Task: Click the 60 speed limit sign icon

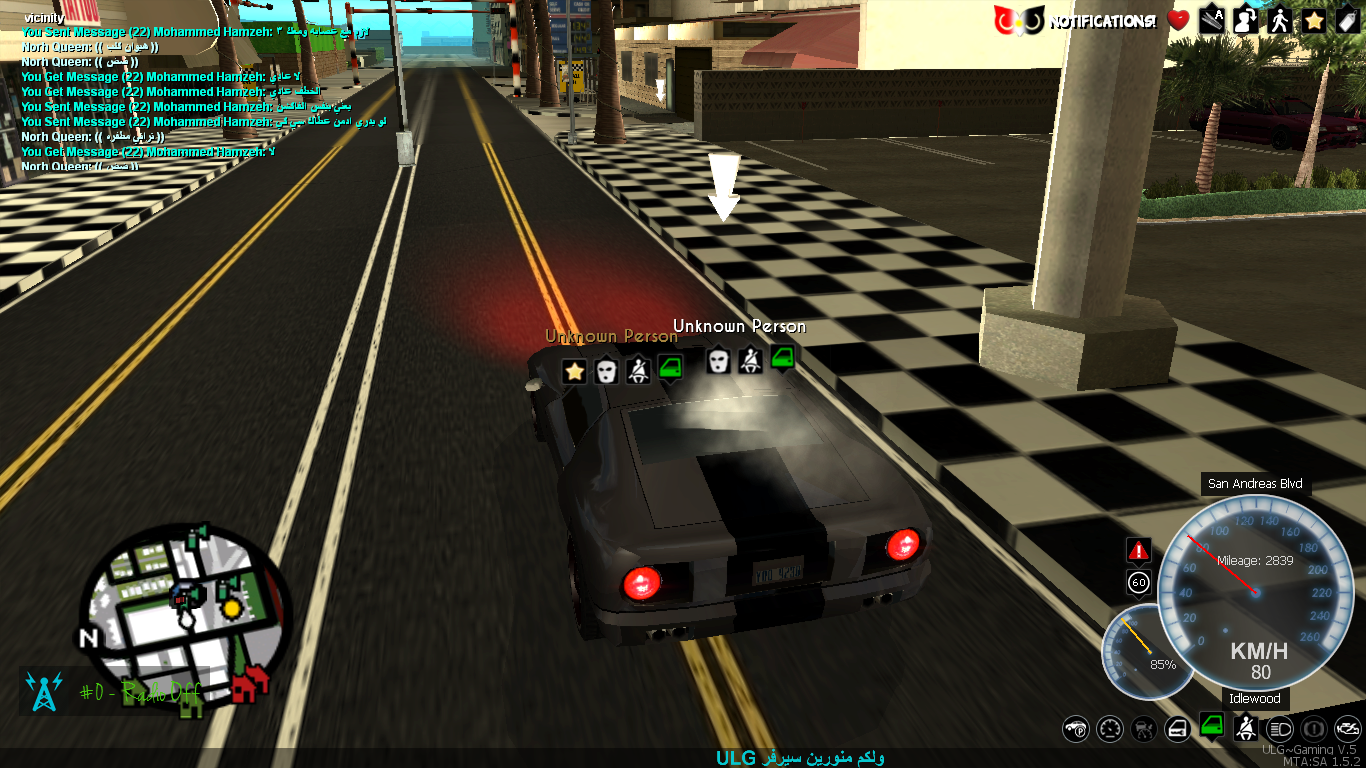Action: point(1139,582)
